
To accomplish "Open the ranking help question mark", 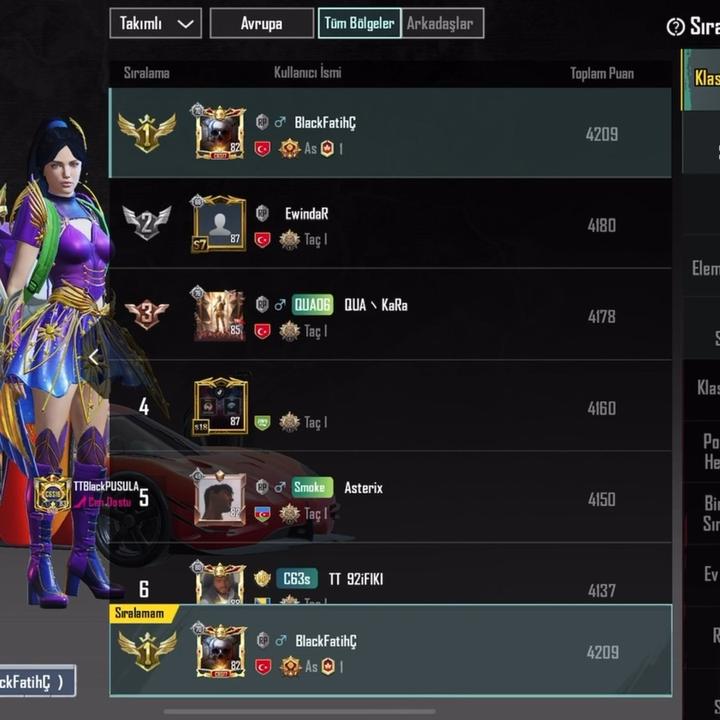I will click(x=676, y=27).
